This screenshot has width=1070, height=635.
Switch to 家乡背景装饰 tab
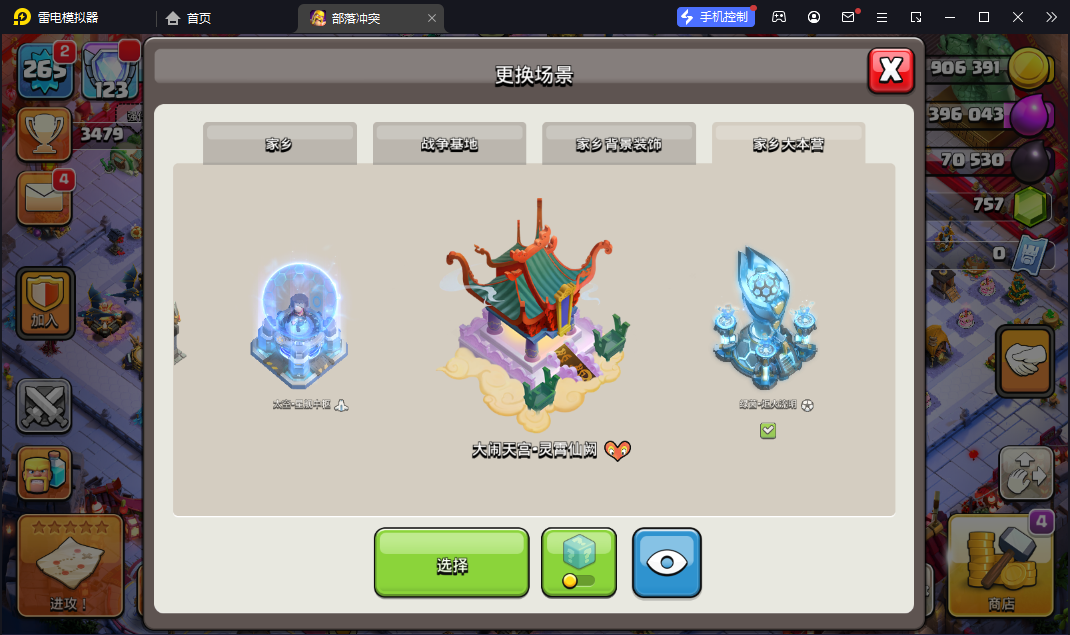[618, 144]
